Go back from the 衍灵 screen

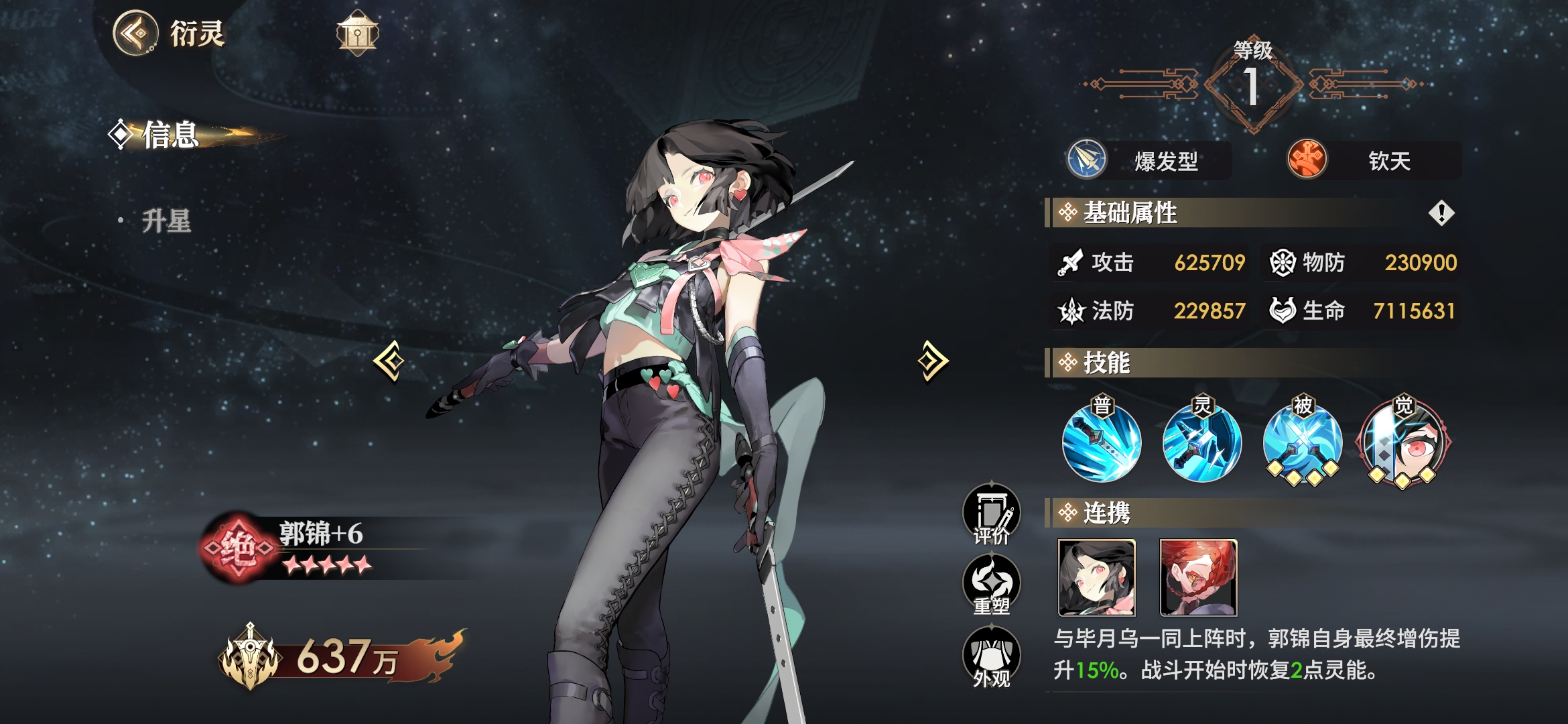point(136,33)
